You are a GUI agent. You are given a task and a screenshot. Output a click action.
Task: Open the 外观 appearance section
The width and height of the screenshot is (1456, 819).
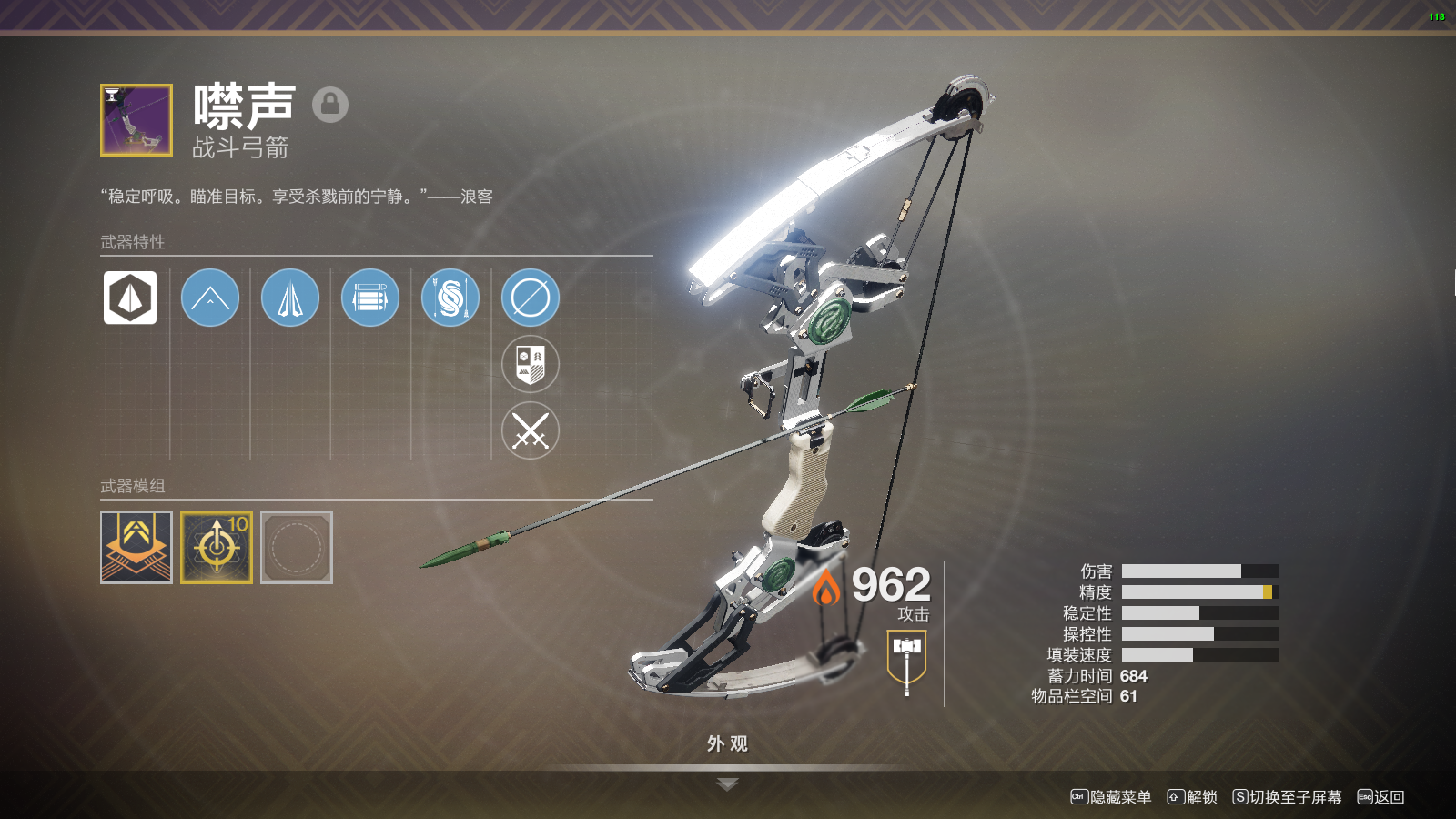click(727, 744)
